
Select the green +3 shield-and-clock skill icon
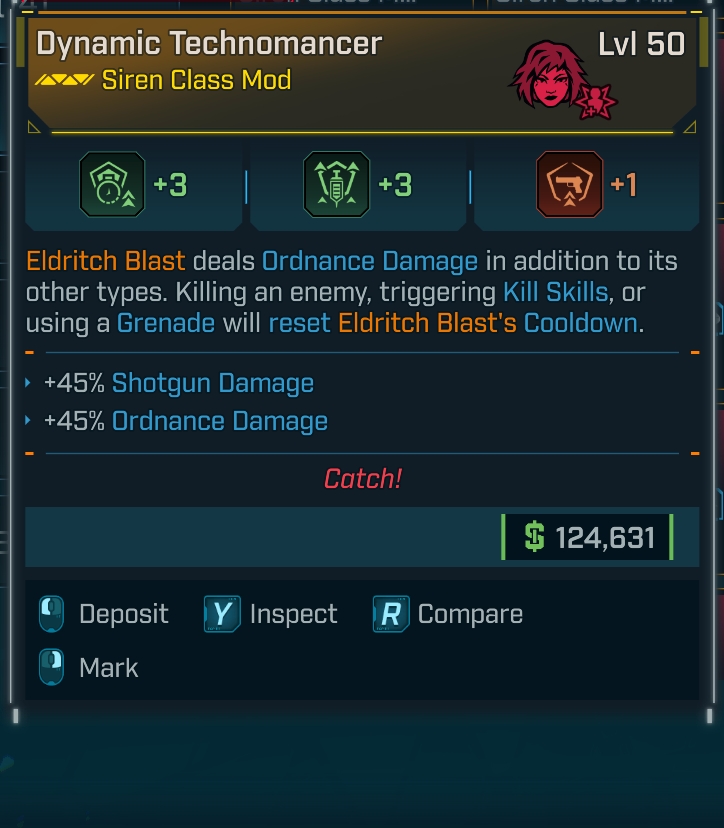pos(112,185)
